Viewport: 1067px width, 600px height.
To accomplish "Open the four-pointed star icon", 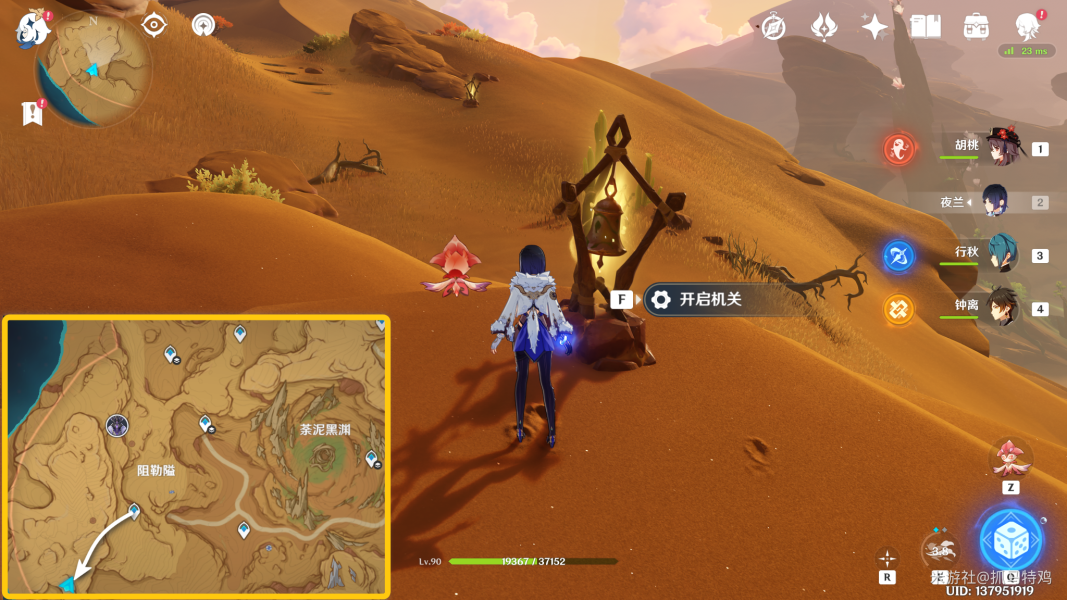I will [874, 27].
